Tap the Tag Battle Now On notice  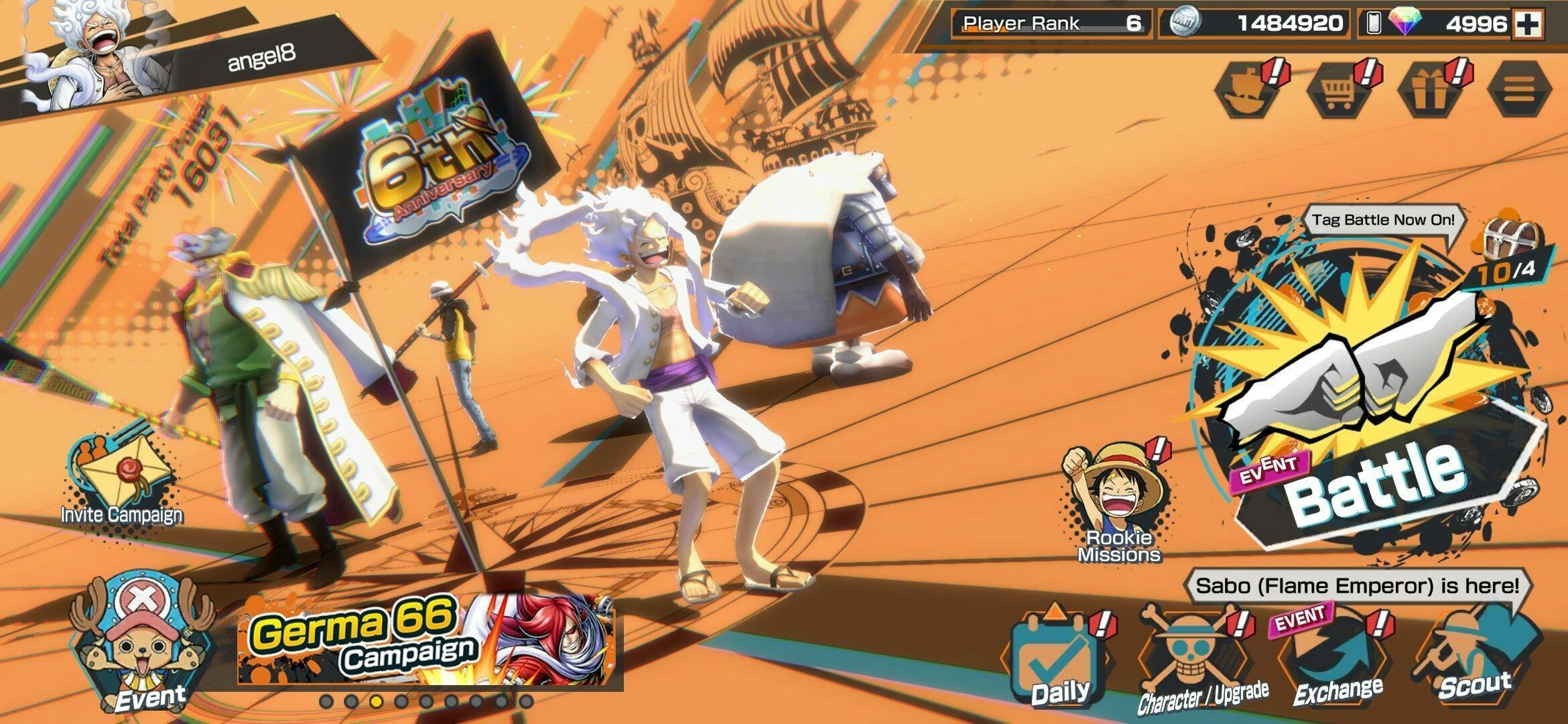click(x=1382, y=221)
